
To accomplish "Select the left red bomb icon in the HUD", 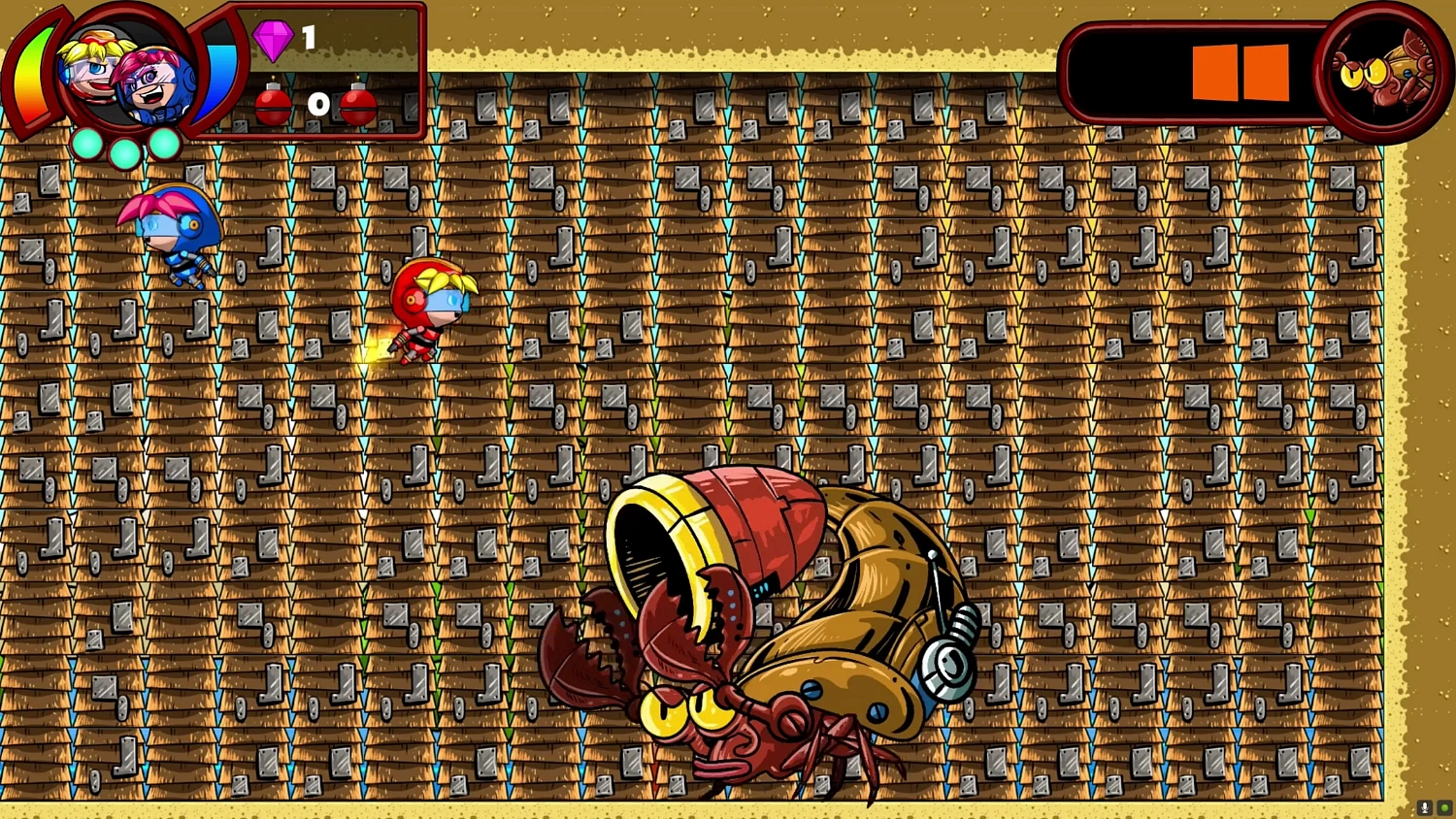I will [x=273, y=107].
